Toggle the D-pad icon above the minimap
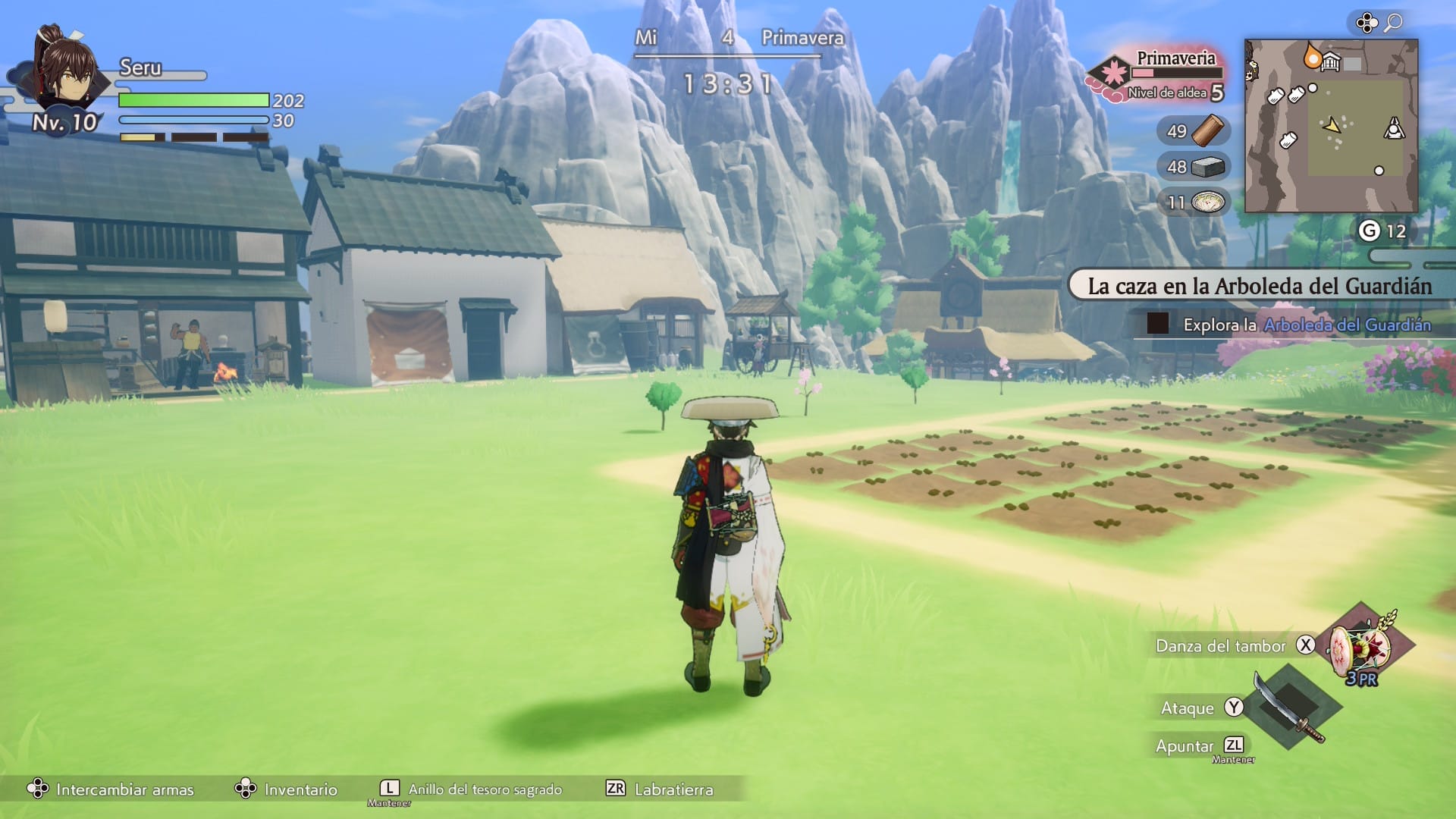This screenshot has height=819, width=1456. 1367,22
